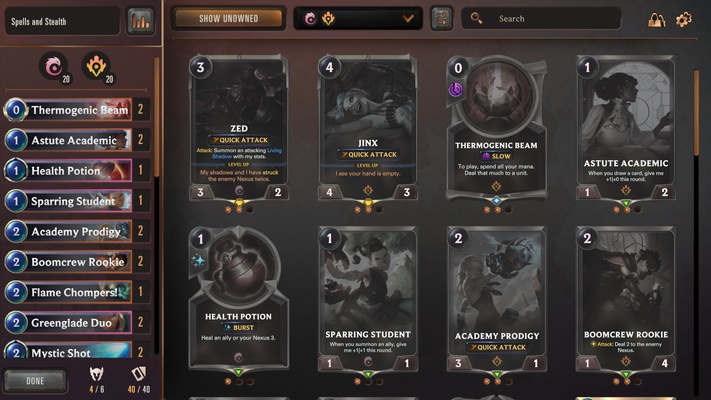Pick the Astute Academic card in the grid
The image size is (711, 400).
click(627, 130)
